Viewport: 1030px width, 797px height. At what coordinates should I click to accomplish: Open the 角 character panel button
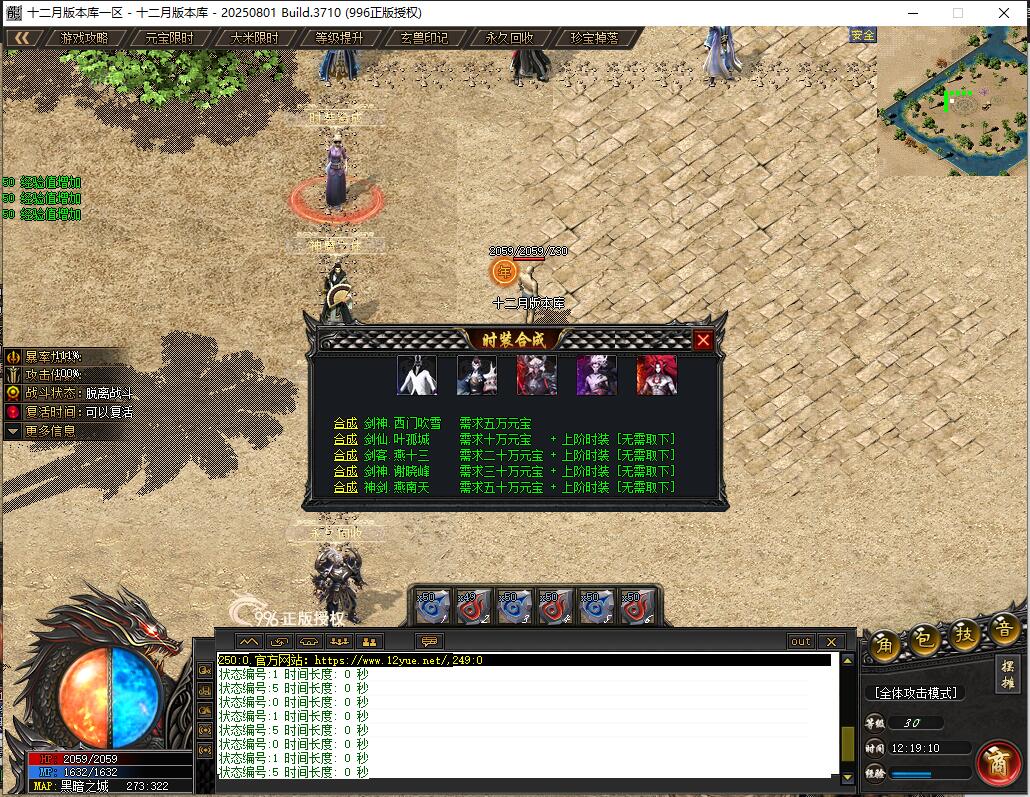coord(884,646)
